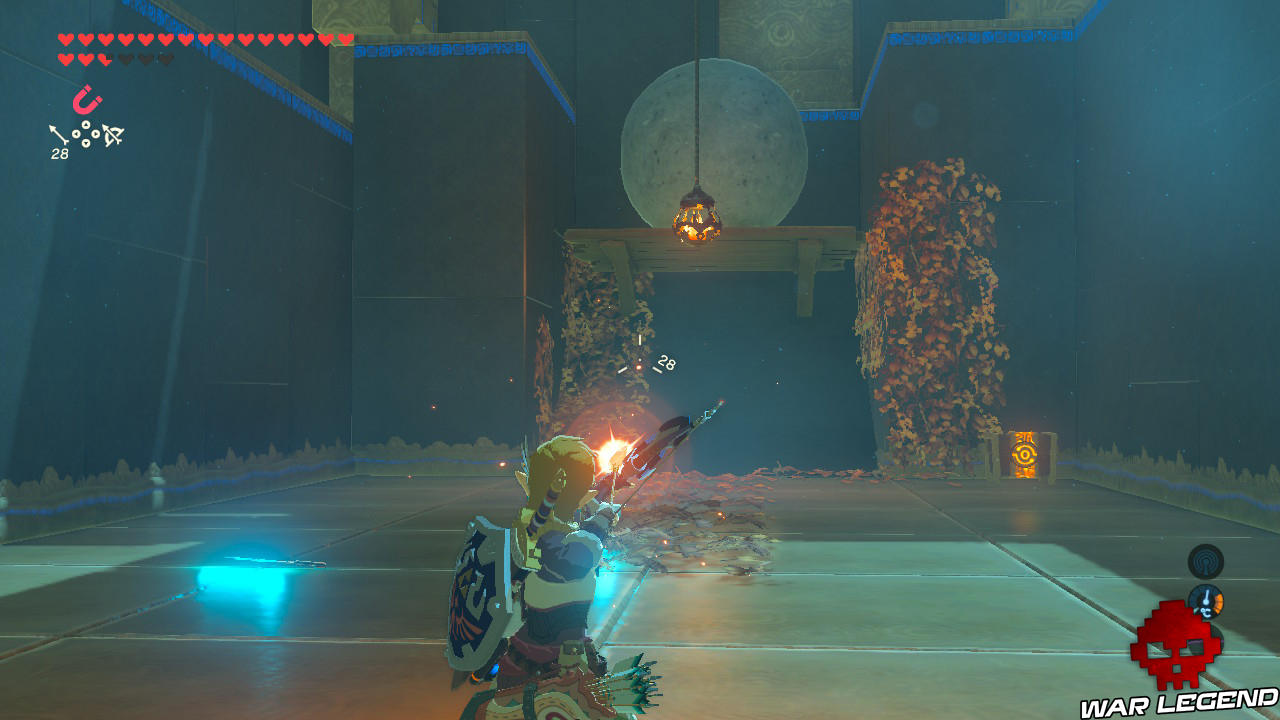Viewport: 1280px width, 720px height.
Task: Click the orange gauge segment on the thermometer
Action: (1219, 602)
